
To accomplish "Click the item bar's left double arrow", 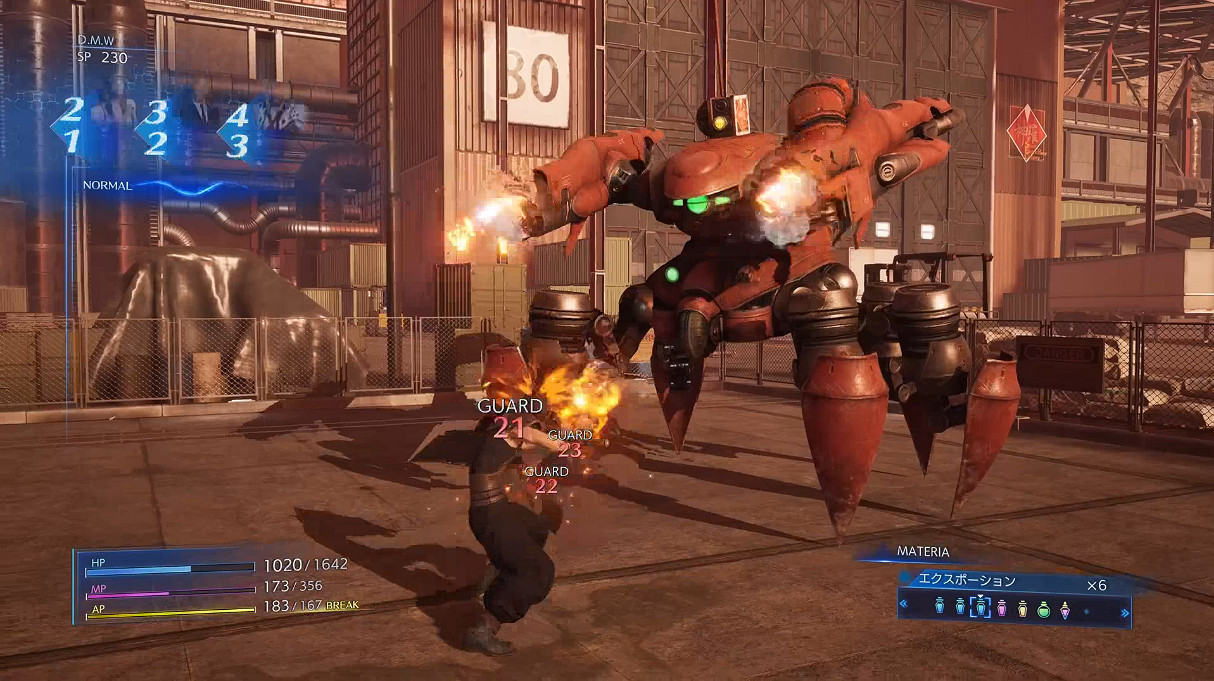I will [x=905, y=603].
